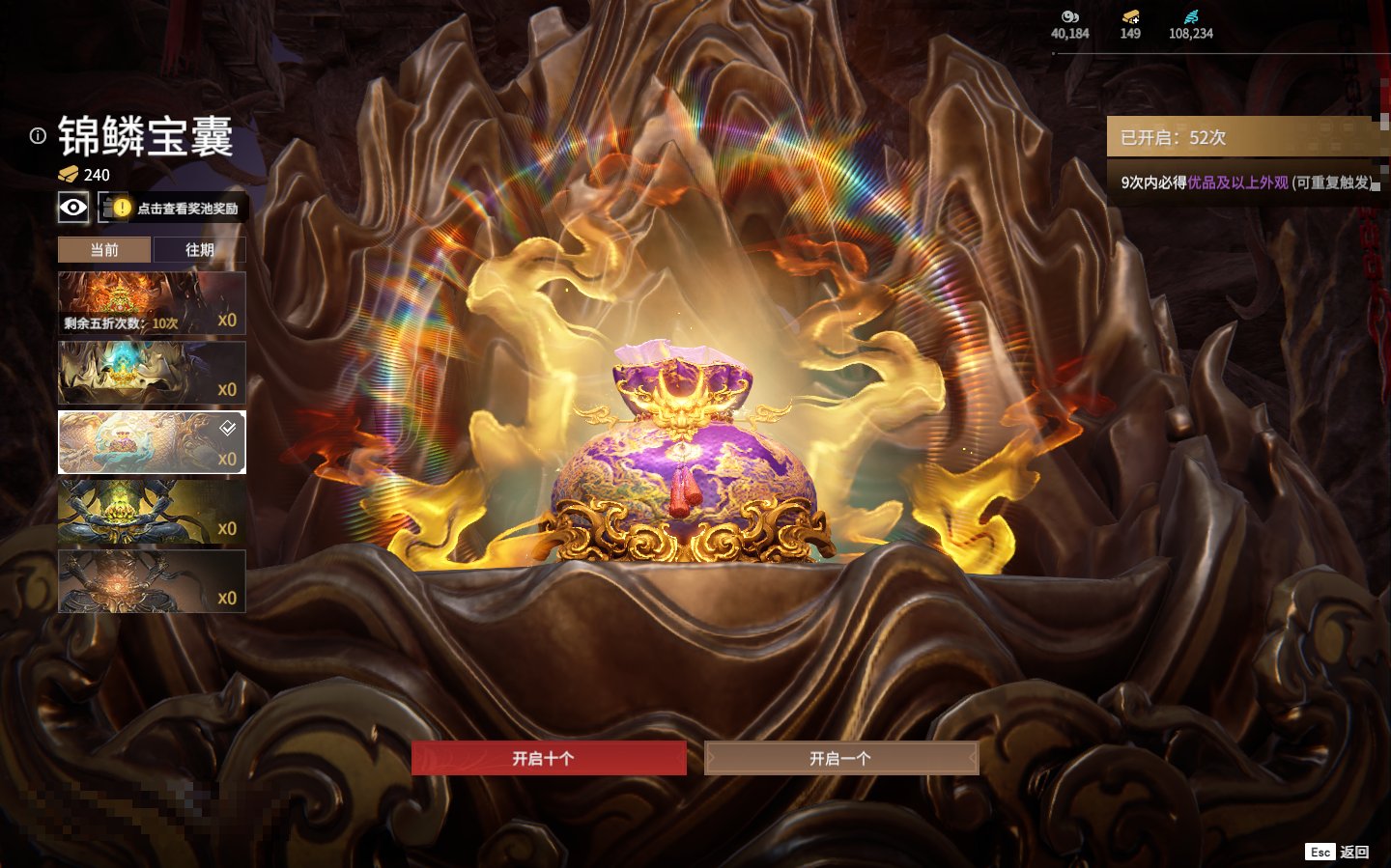
Task: Select the highlighted checked pouch thumbnail
Action: 152,442
